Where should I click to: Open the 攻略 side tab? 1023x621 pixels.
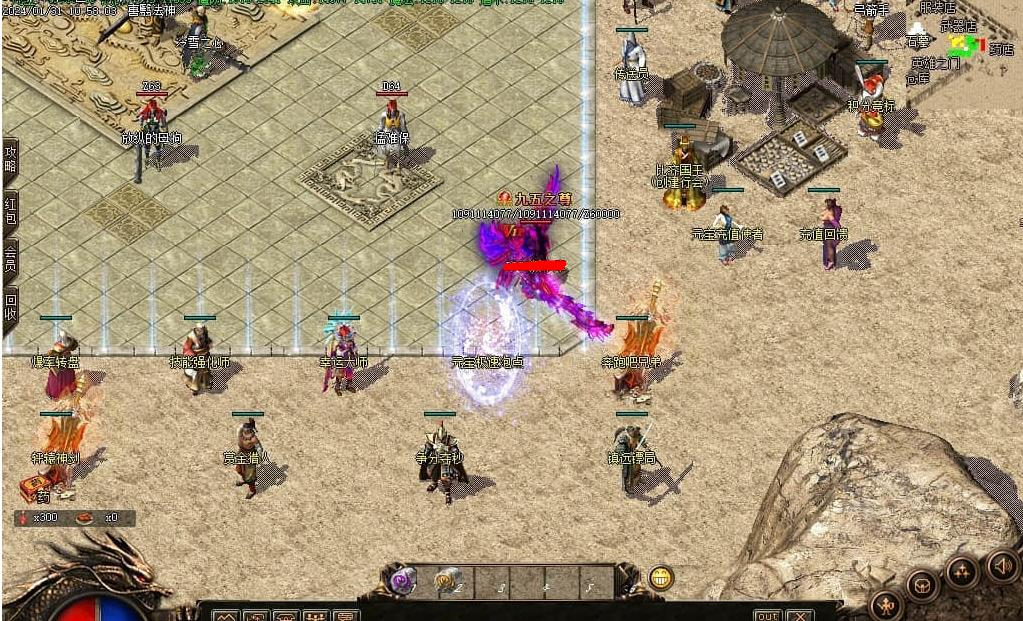point(11,161)
